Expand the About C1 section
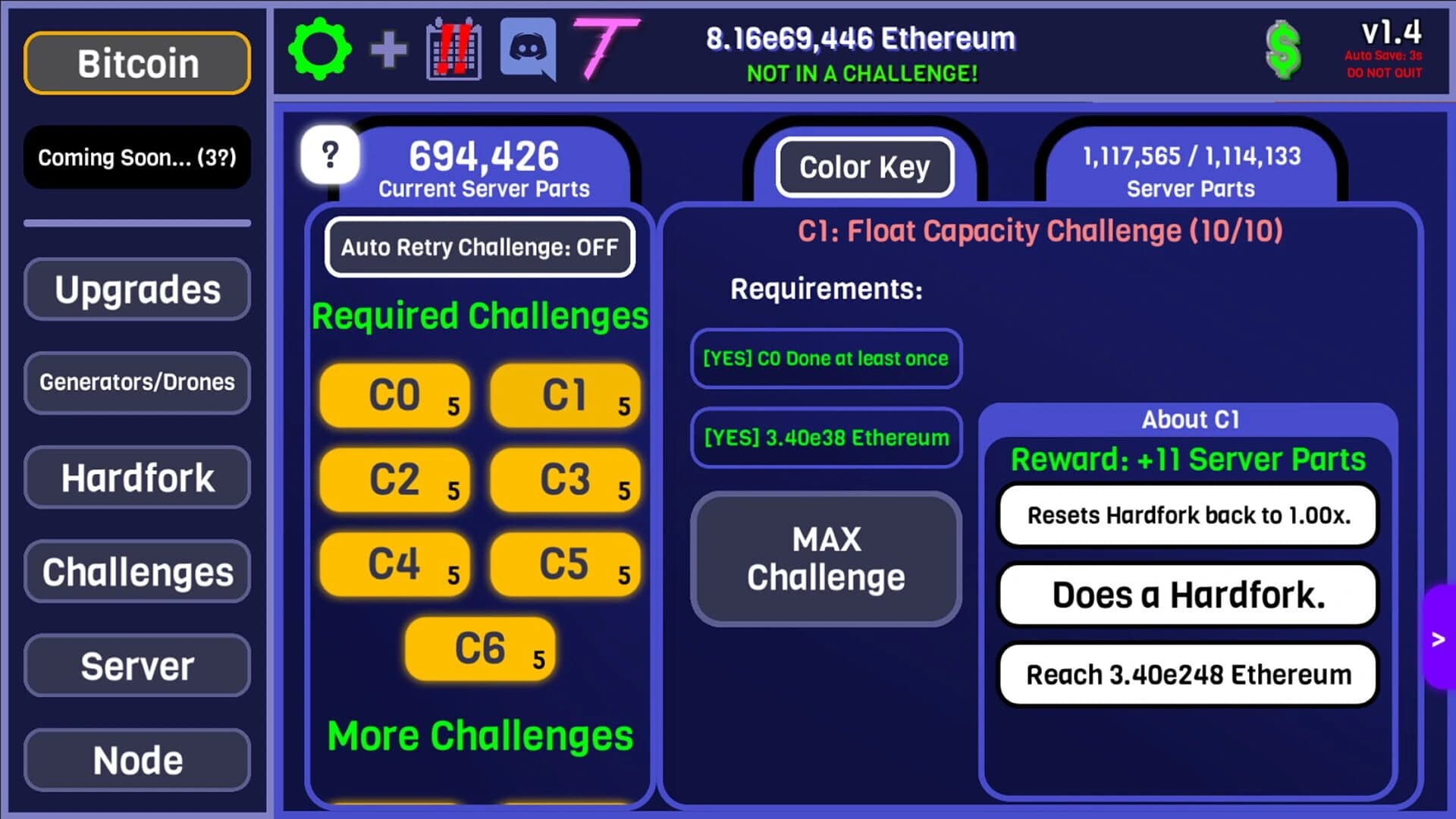This screenshot has width=1456, height=819. click(x=1191, y=419)
